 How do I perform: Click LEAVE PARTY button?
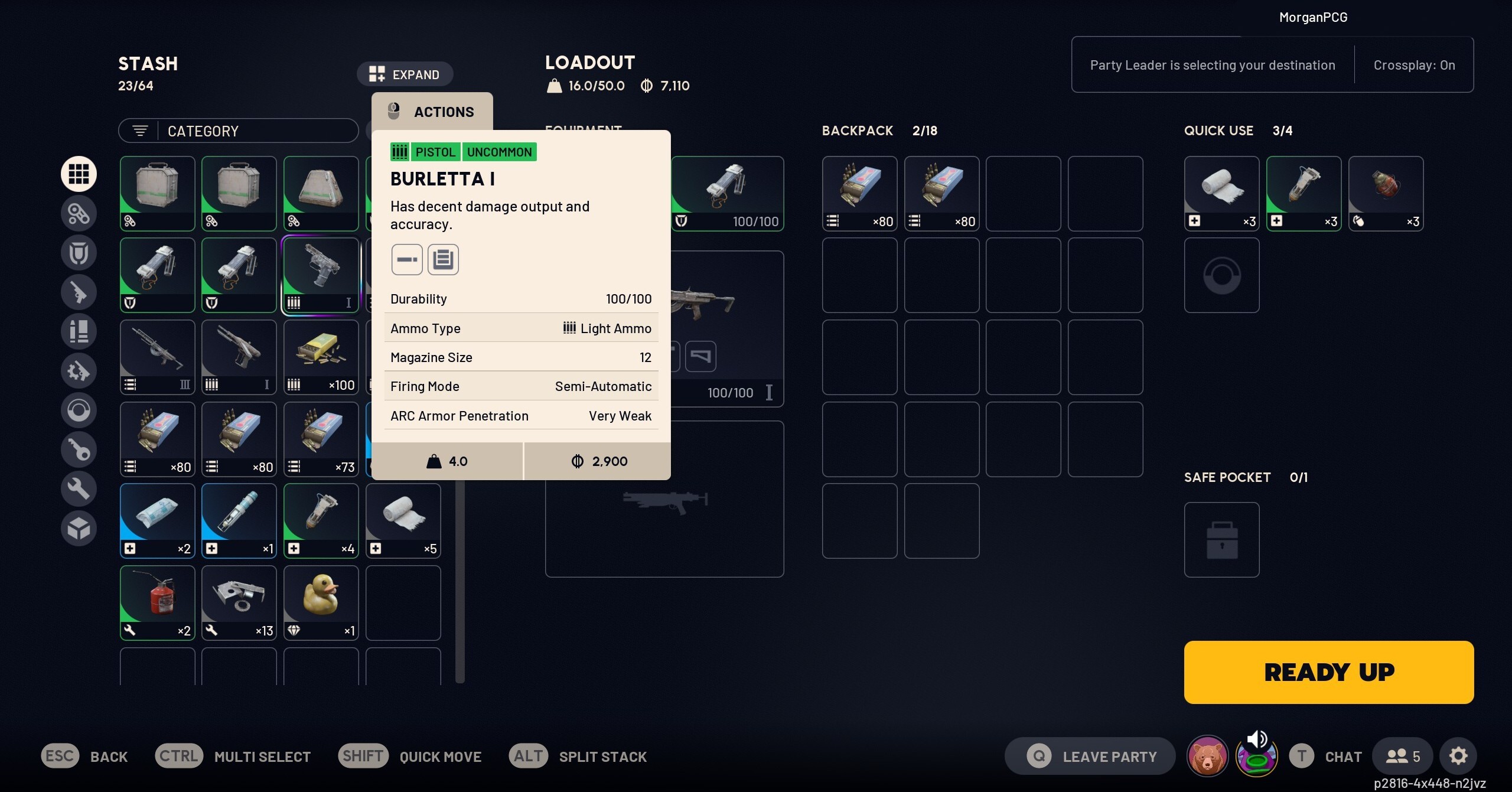click(1089, 755)
